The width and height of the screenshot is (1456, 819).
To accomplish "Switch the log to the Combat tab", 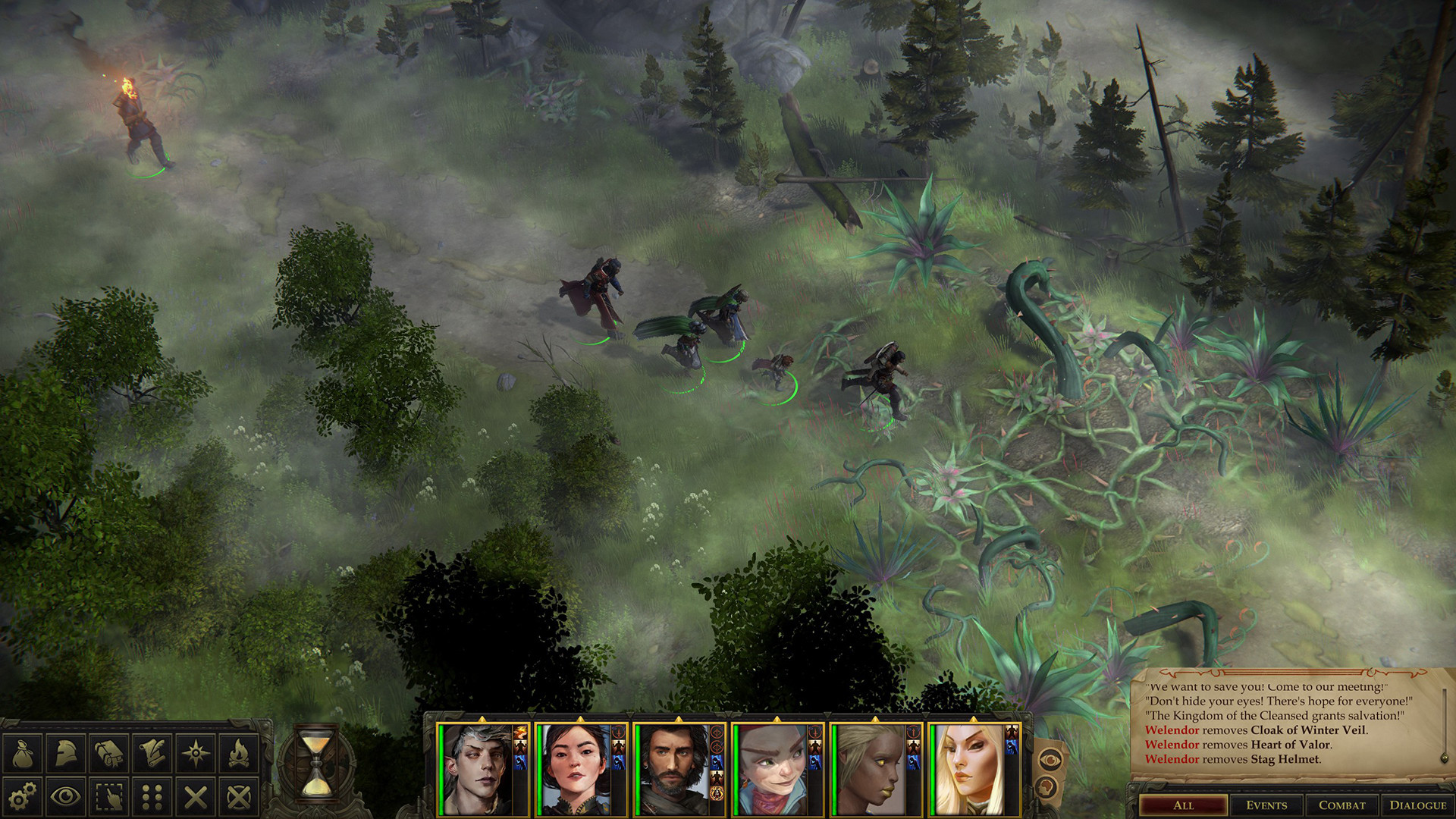I will click(x=1341, y=805).
